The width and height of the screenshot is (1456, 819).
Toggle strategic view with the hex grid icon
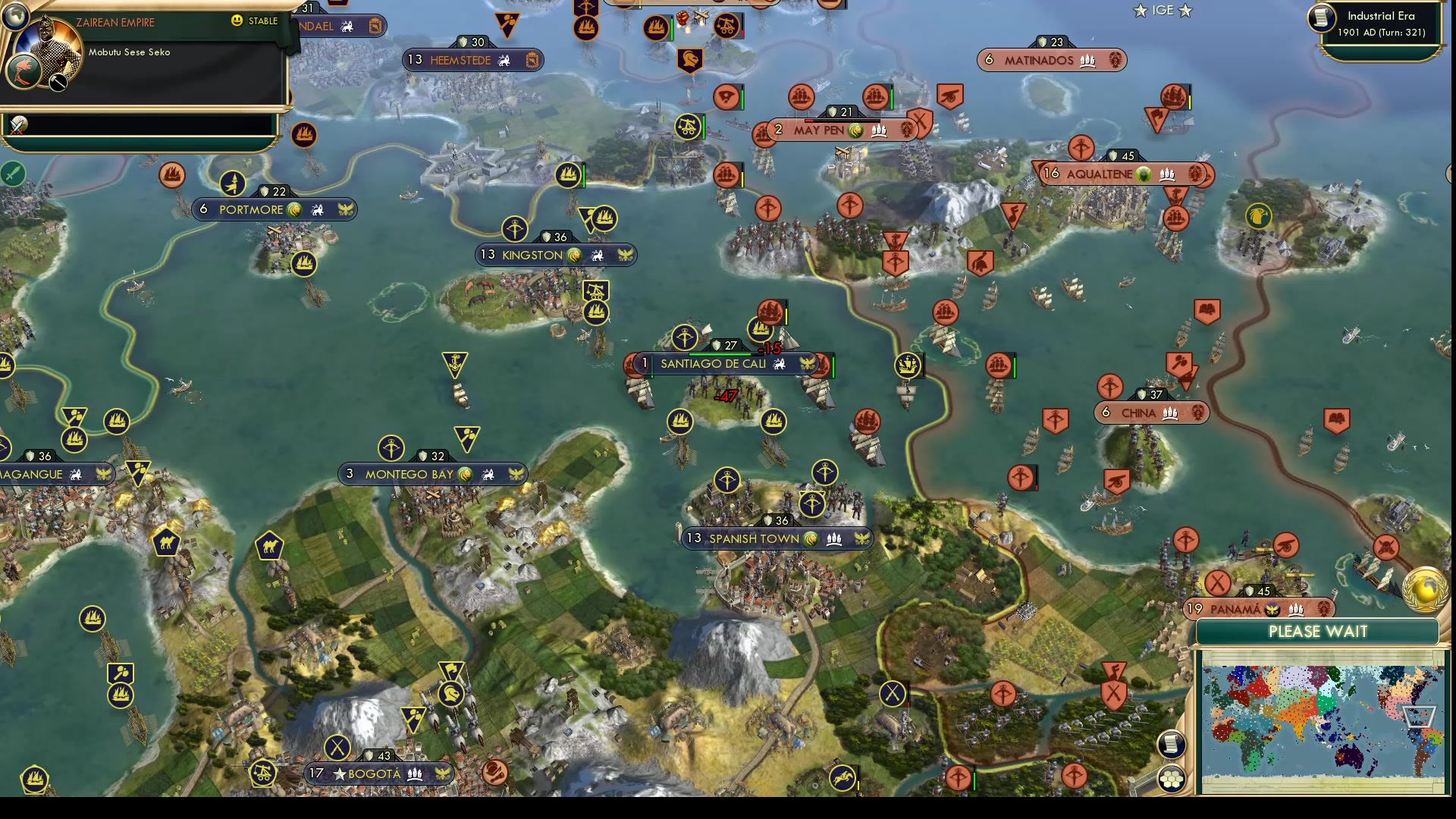click(x=1172, y=777)
